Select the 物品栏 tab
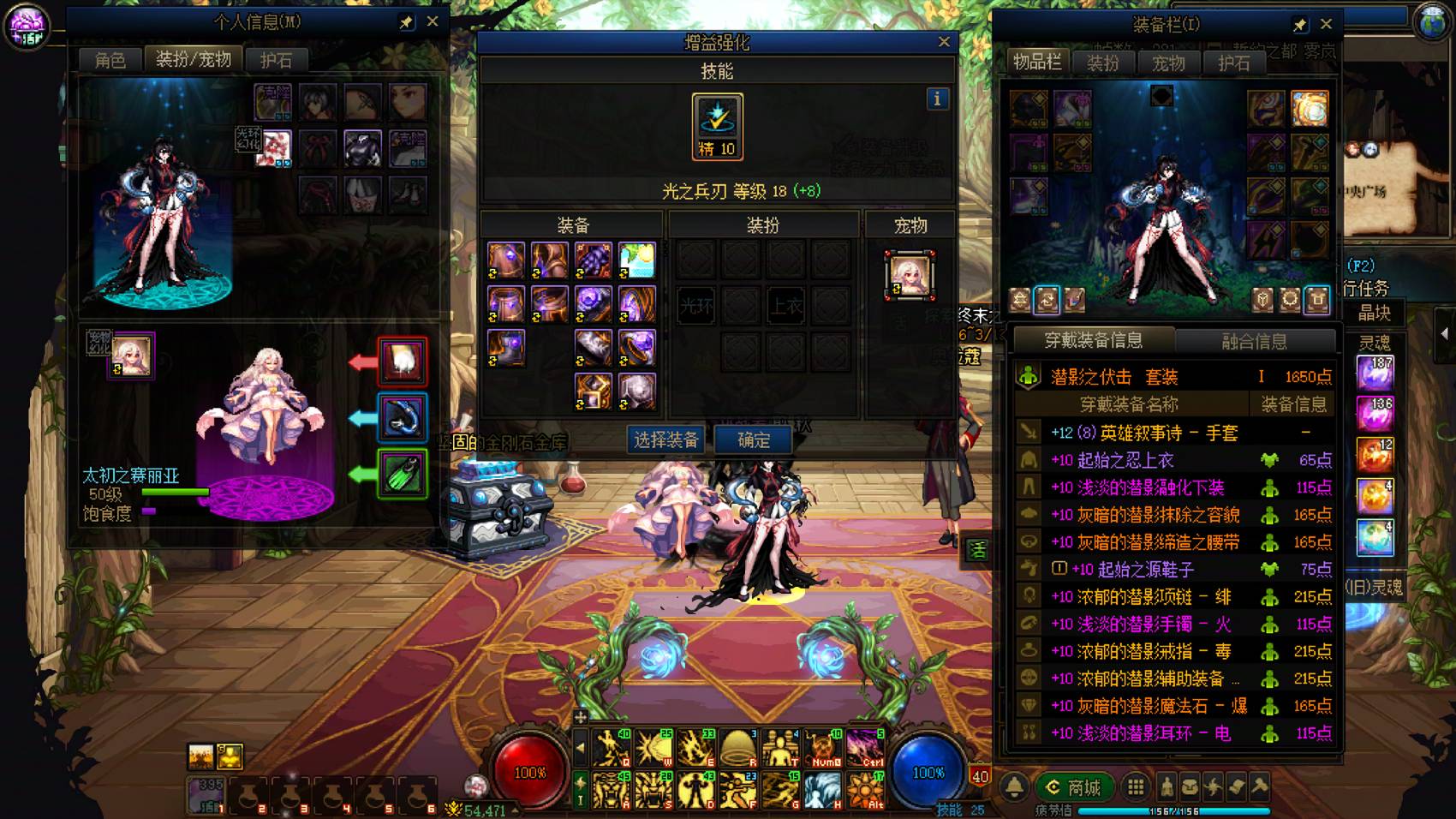This screenshot has width=1456, height=819. click(x=1037, y=62)
